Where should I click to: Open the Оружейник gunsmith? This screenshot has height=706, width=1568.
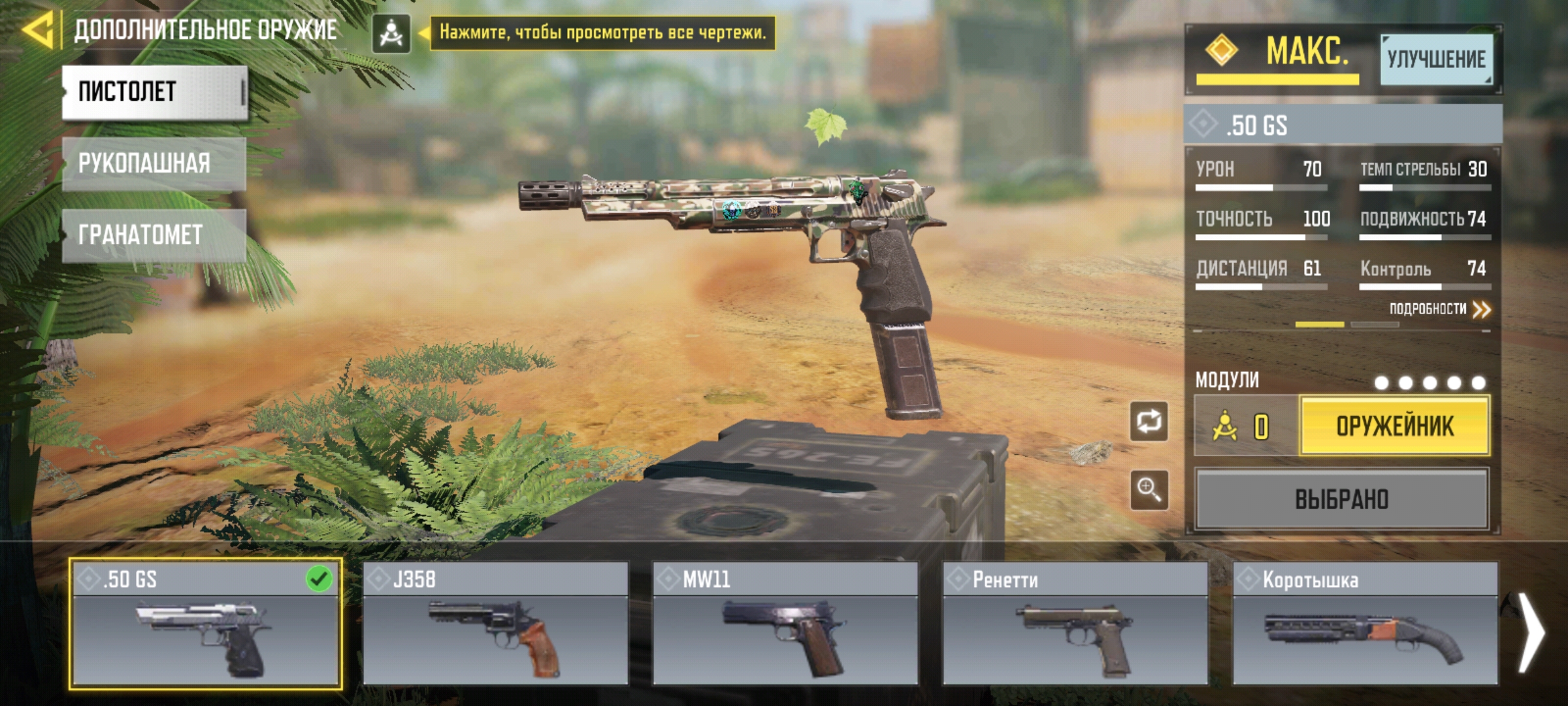(x=1395, y=426)
